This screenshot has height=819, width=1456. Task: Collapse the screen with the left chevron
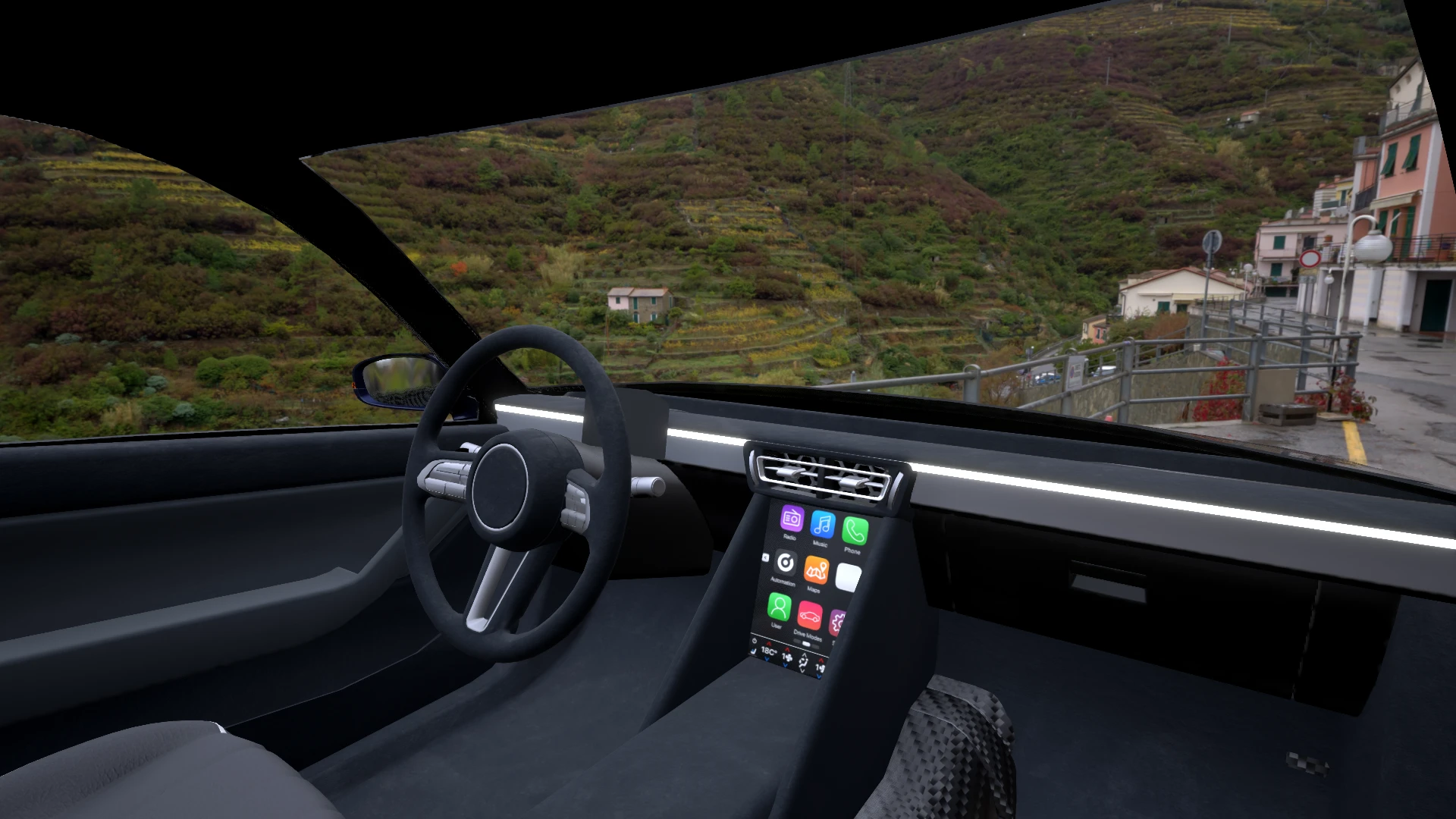point(766,557)
